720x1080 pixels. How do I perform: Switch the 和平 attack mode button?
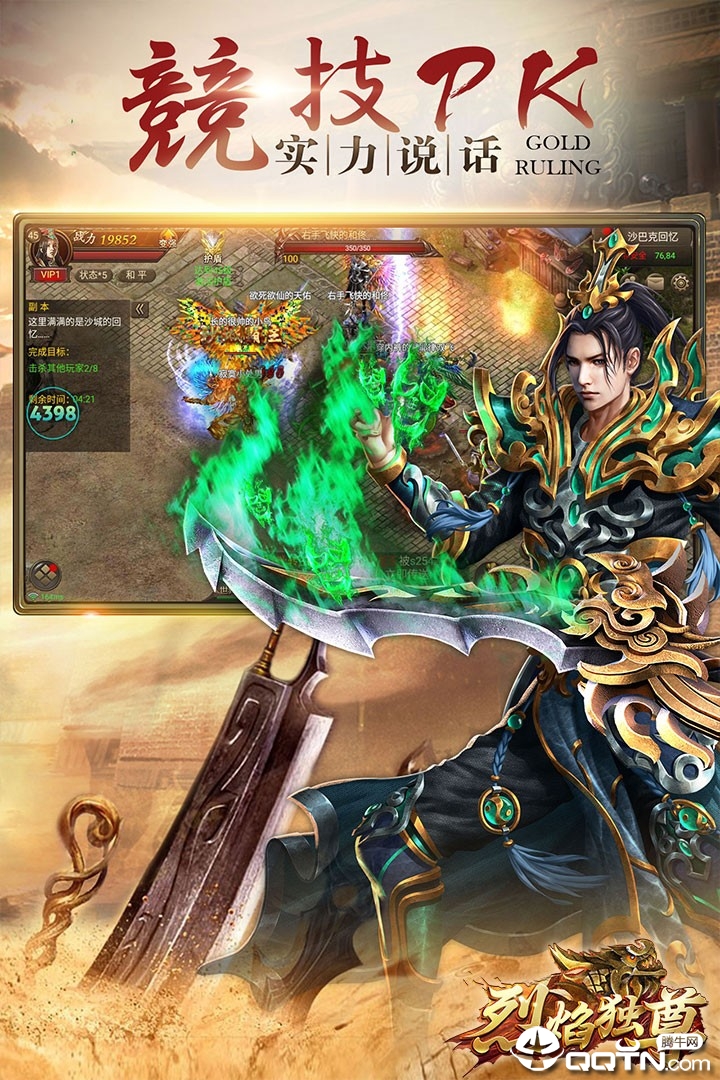click(x=135, y=275)
